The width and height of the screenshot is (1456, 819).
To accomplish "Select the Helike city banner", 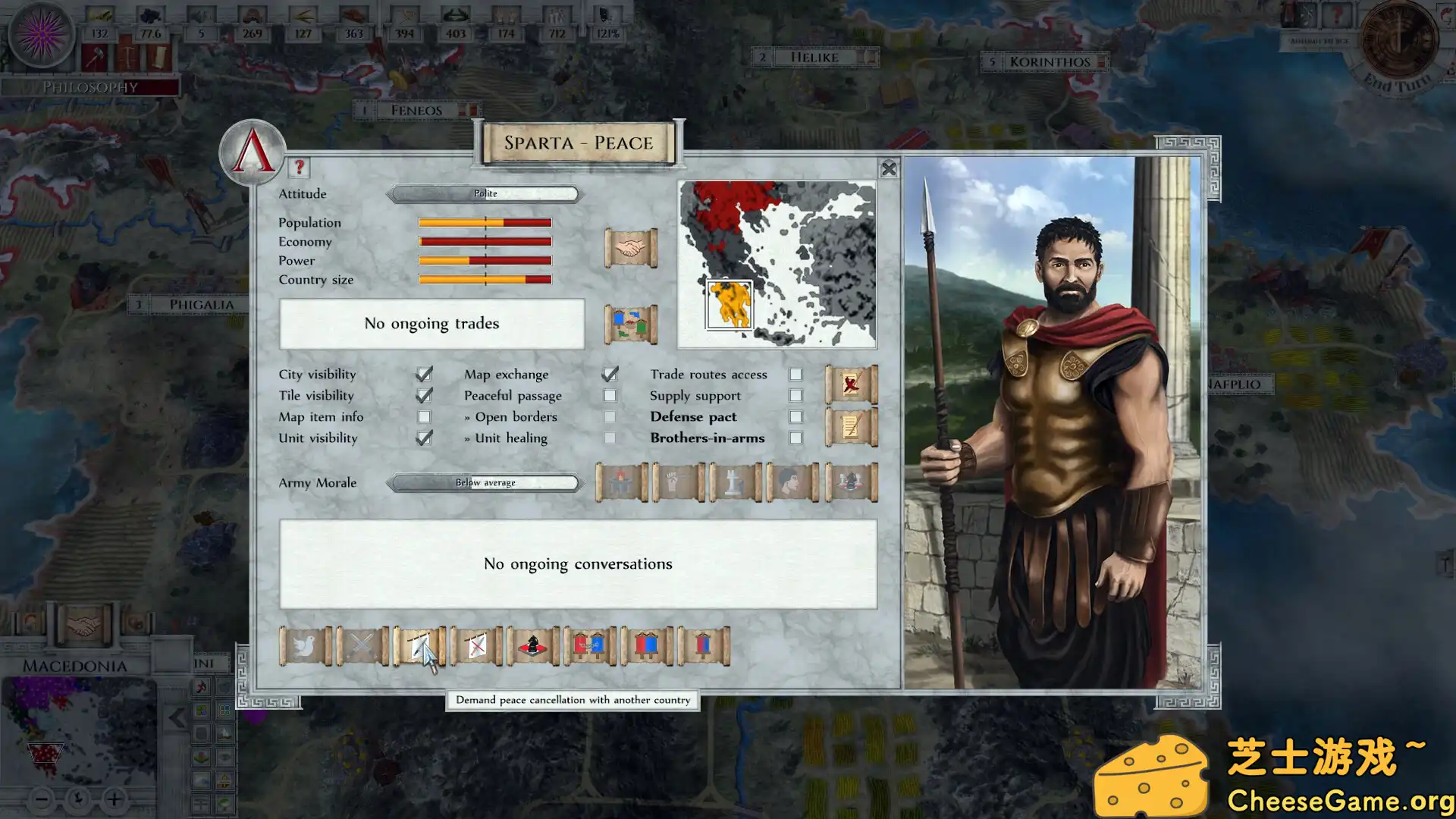I will tap(814, 57).
